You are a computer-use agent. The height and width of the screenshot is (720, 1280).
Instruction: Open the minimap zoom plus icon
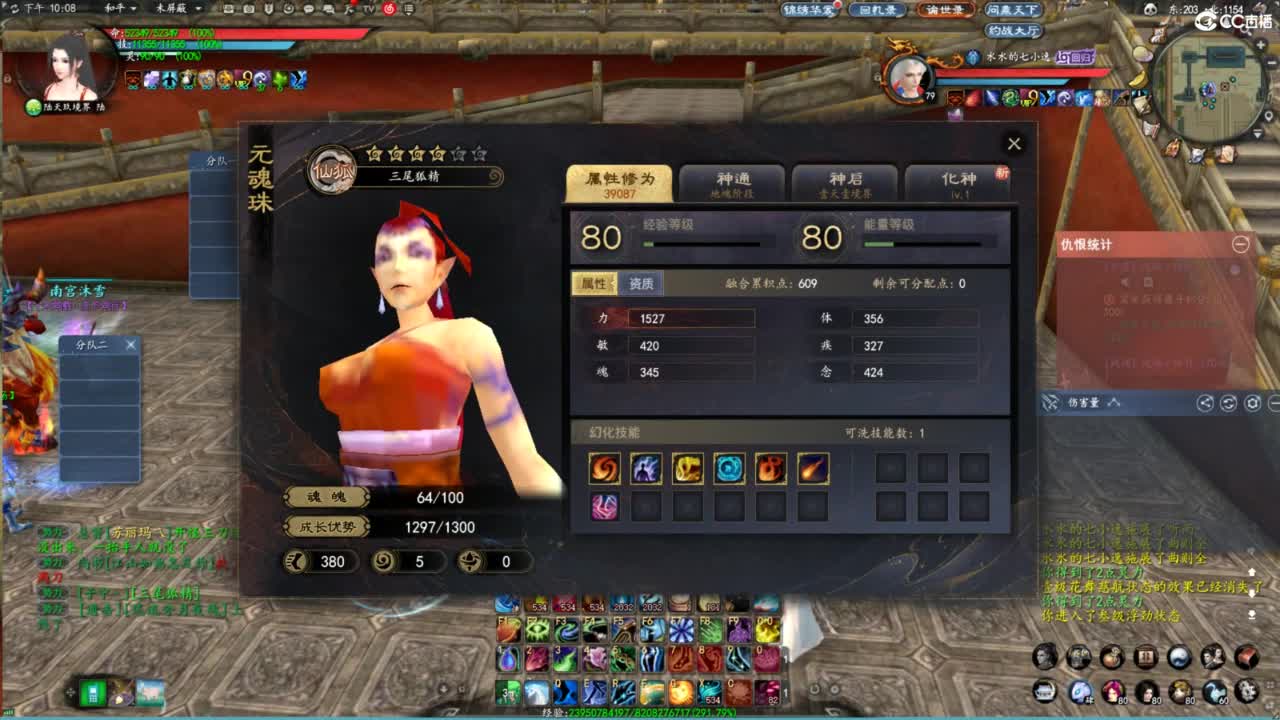[1262, 44]
